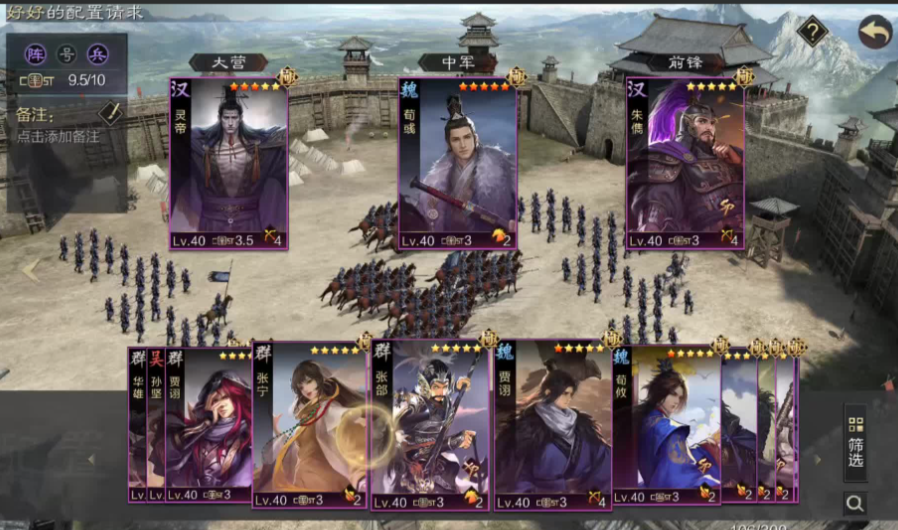
Task: Select the 朱儁 card in the 前锋 slot
Action: [x=686, y=163]
